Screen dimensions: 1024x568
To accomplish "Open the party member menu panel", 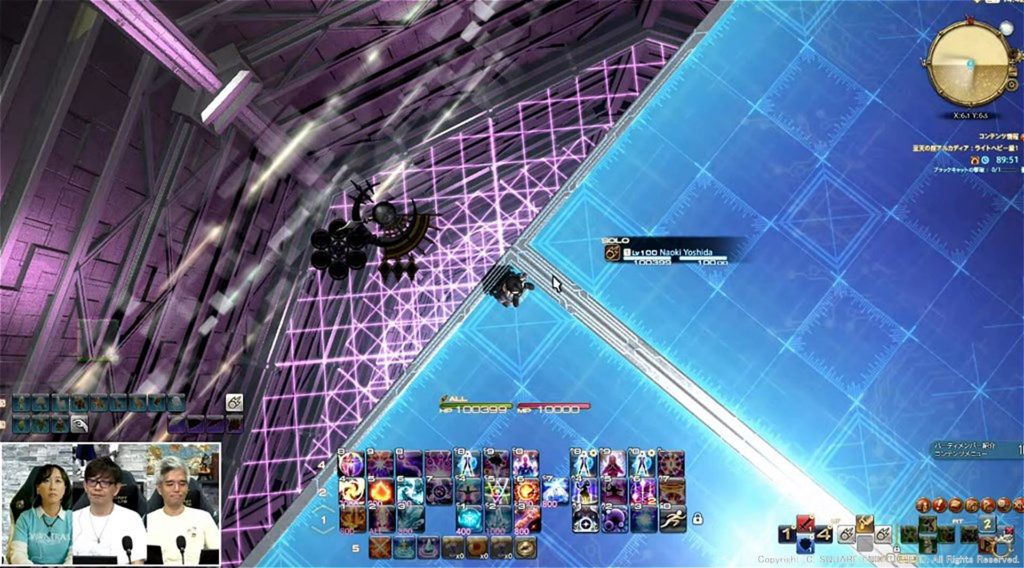I will tap(974, 451).
